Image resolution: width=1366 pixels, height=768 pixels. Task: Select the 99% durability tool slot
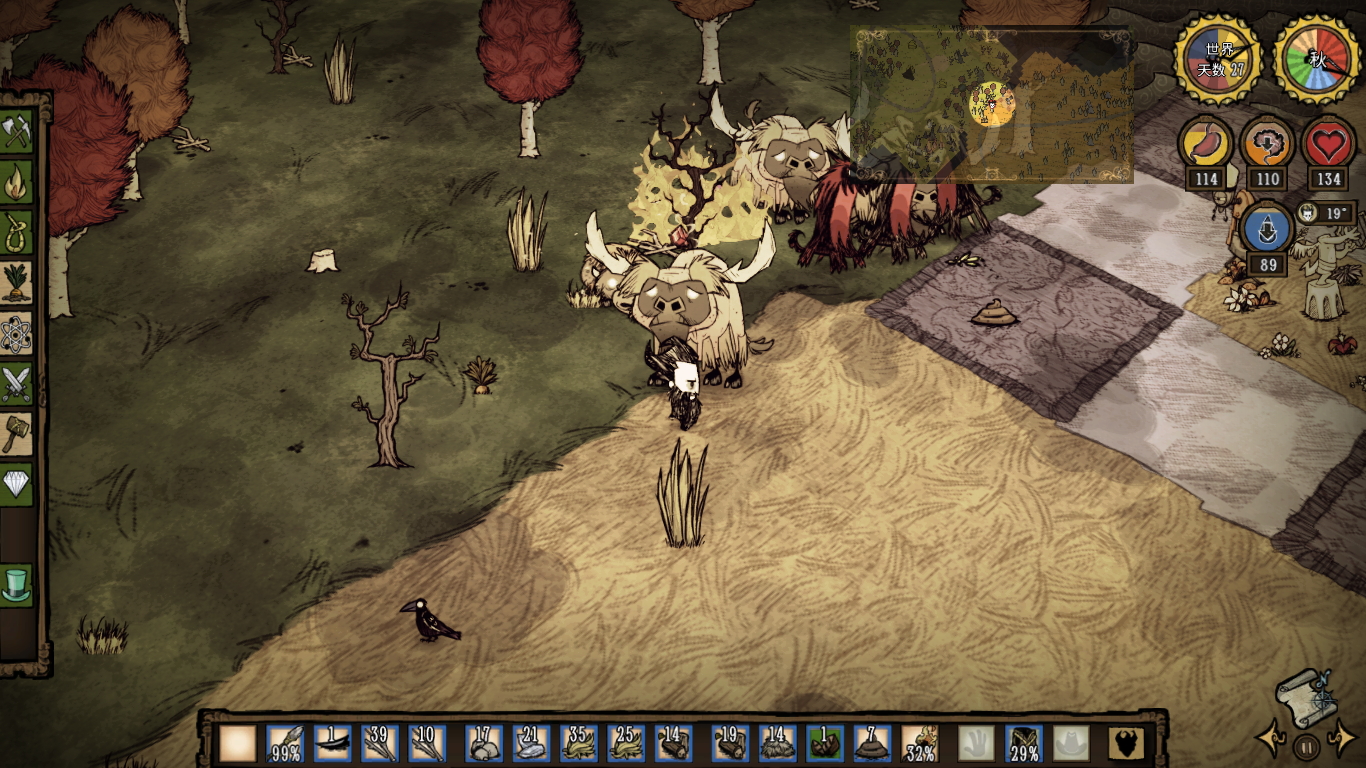pyautogui.click(x=285, y=744)
